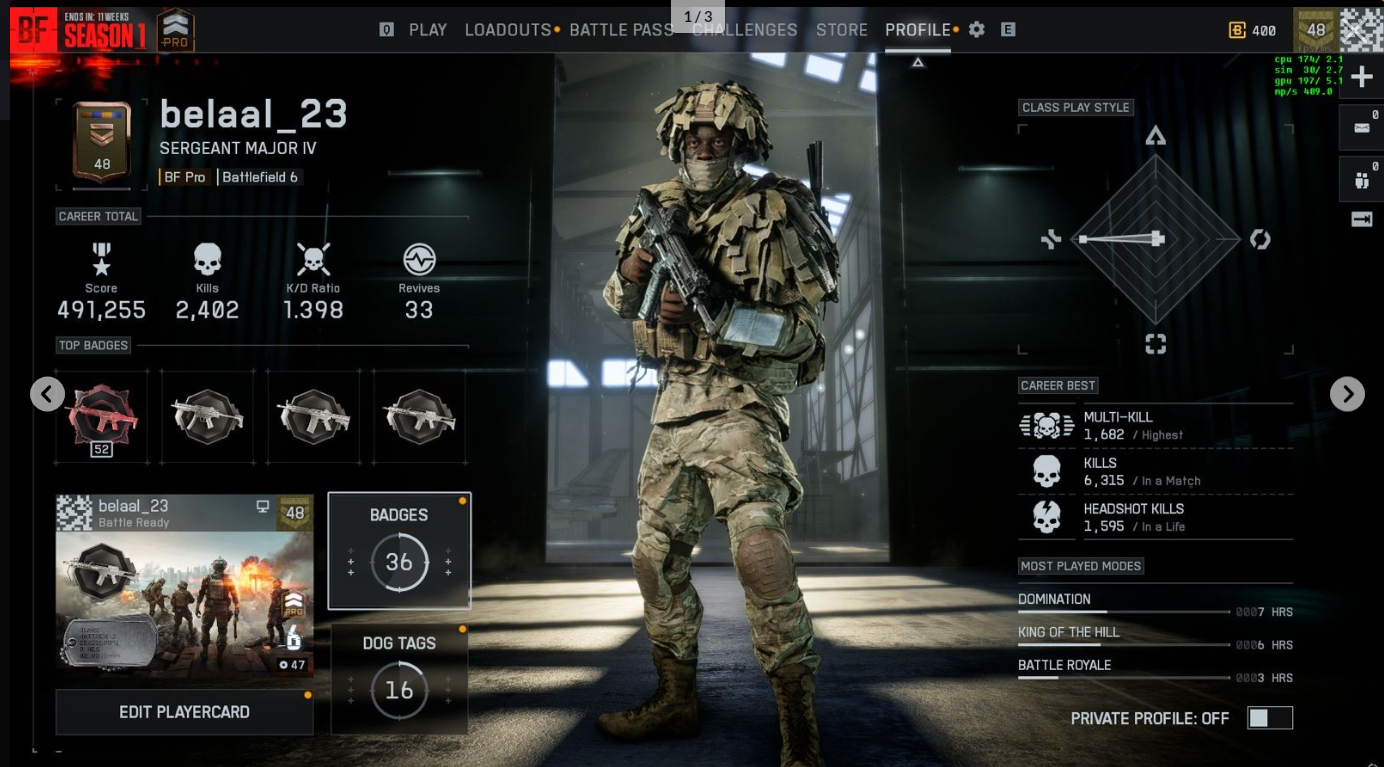This screenshot has height=767, width=1384.
Task: Open the Battle Pass tab
Action: point(621,30)
